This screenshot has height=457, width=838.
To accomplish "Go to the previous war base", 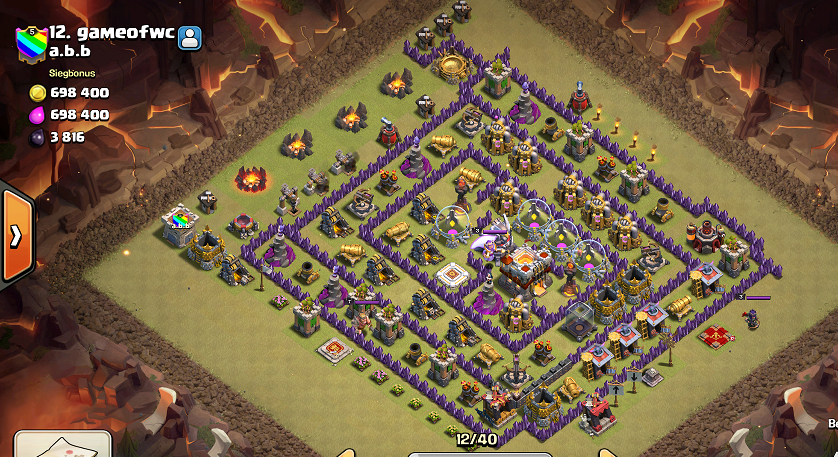I will tap(346, 452).
